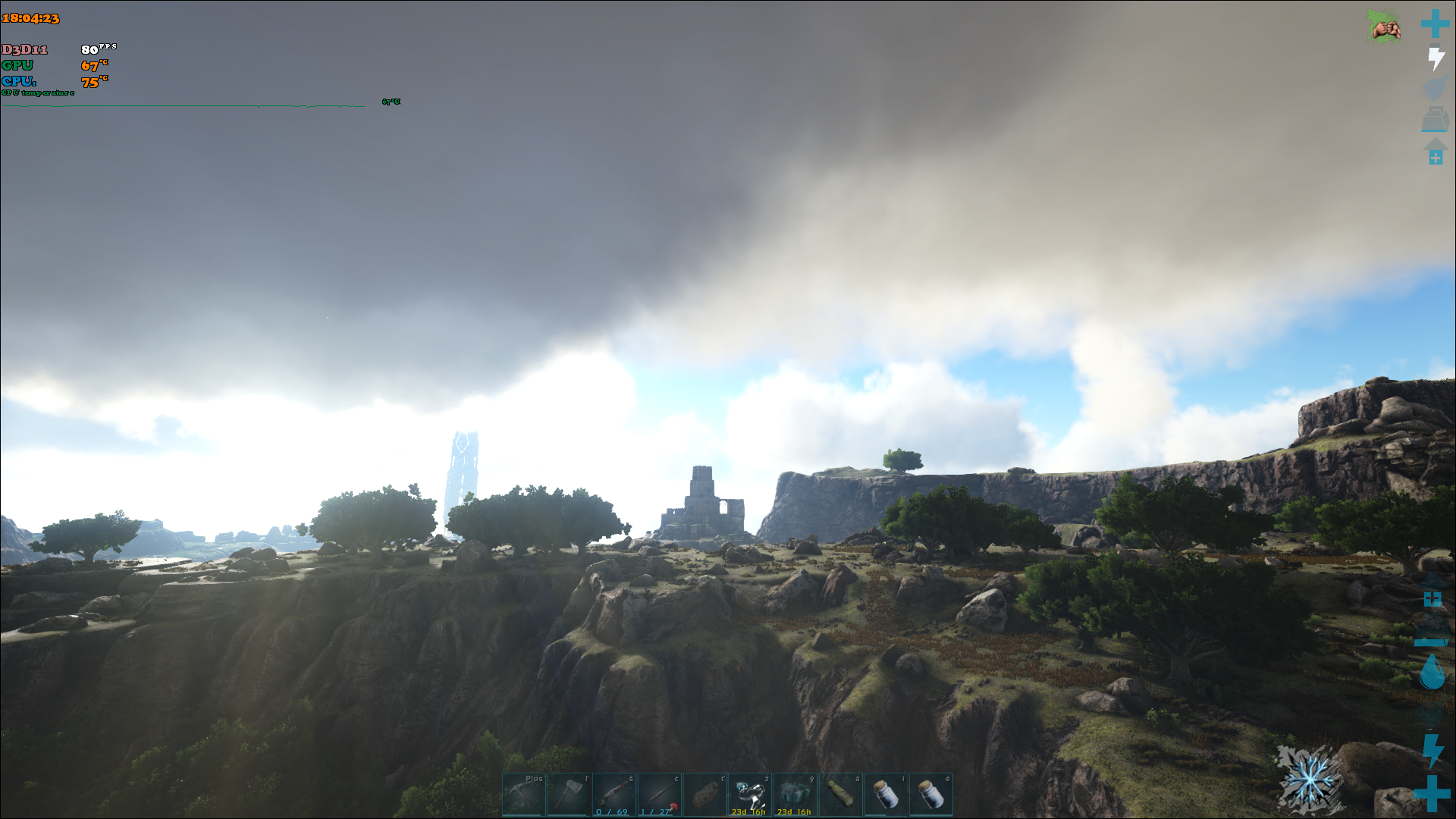Use the brown woven sack item
Image resolution: width=1456 pixels, height=819 pixels.
pyautogui.click(x=704, y=794)
